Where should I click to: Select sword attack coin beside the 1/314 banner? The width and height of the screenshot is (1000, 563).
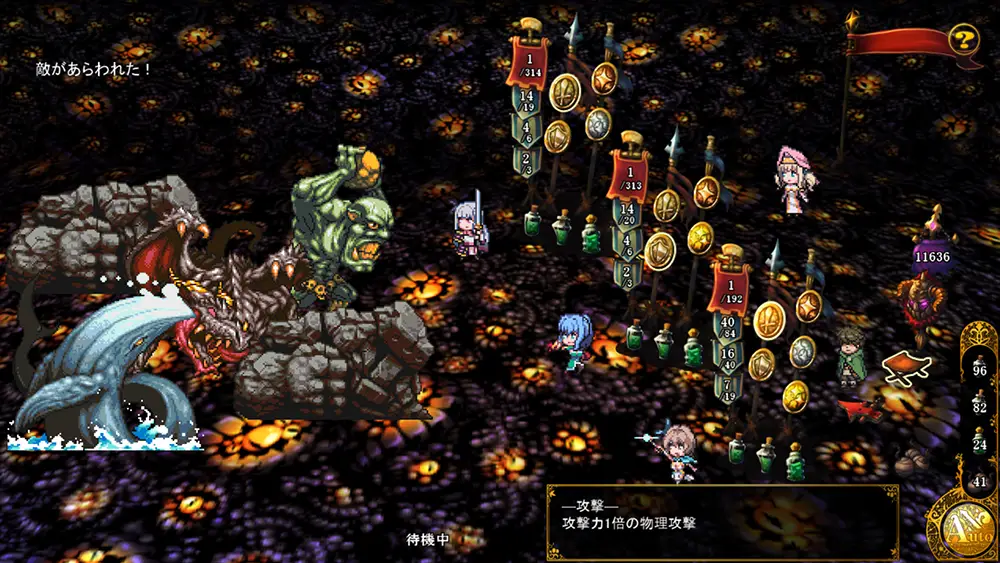coord(565,92)
